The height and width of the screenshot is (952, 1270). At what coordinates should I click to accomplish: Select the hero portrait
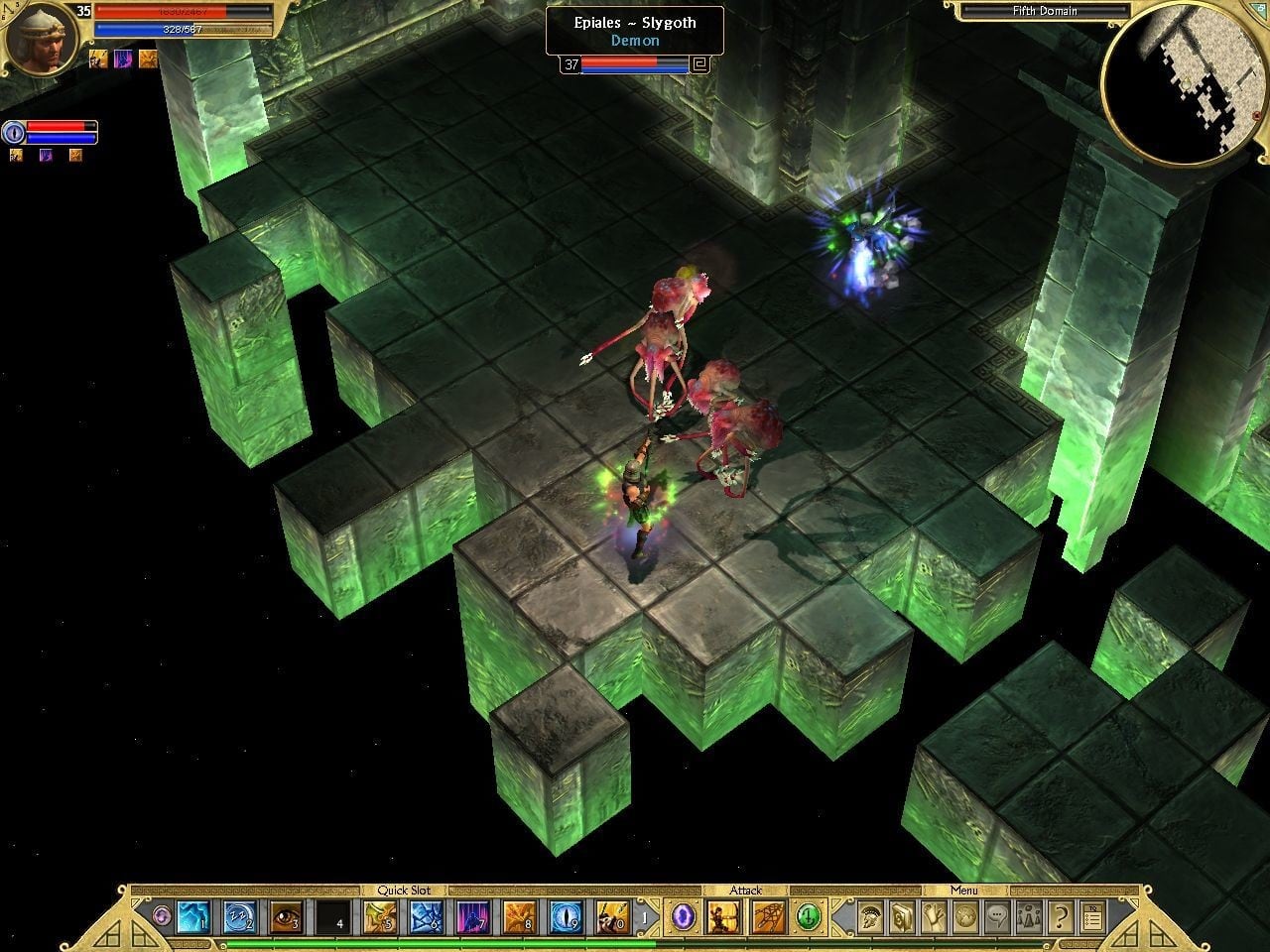(x=42, y=38)
